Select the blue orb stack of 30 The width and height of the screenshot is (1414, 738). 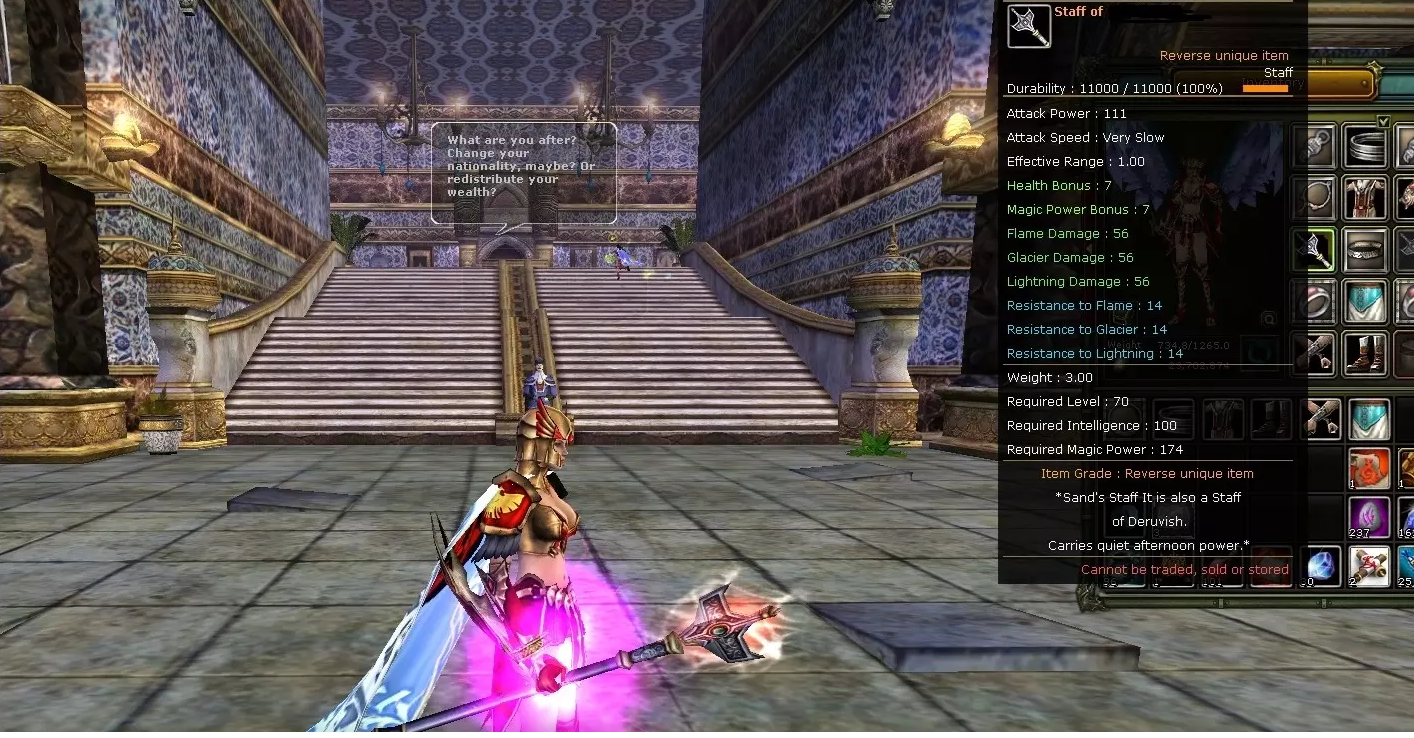pyautogui.click(x=1323, y=566)
